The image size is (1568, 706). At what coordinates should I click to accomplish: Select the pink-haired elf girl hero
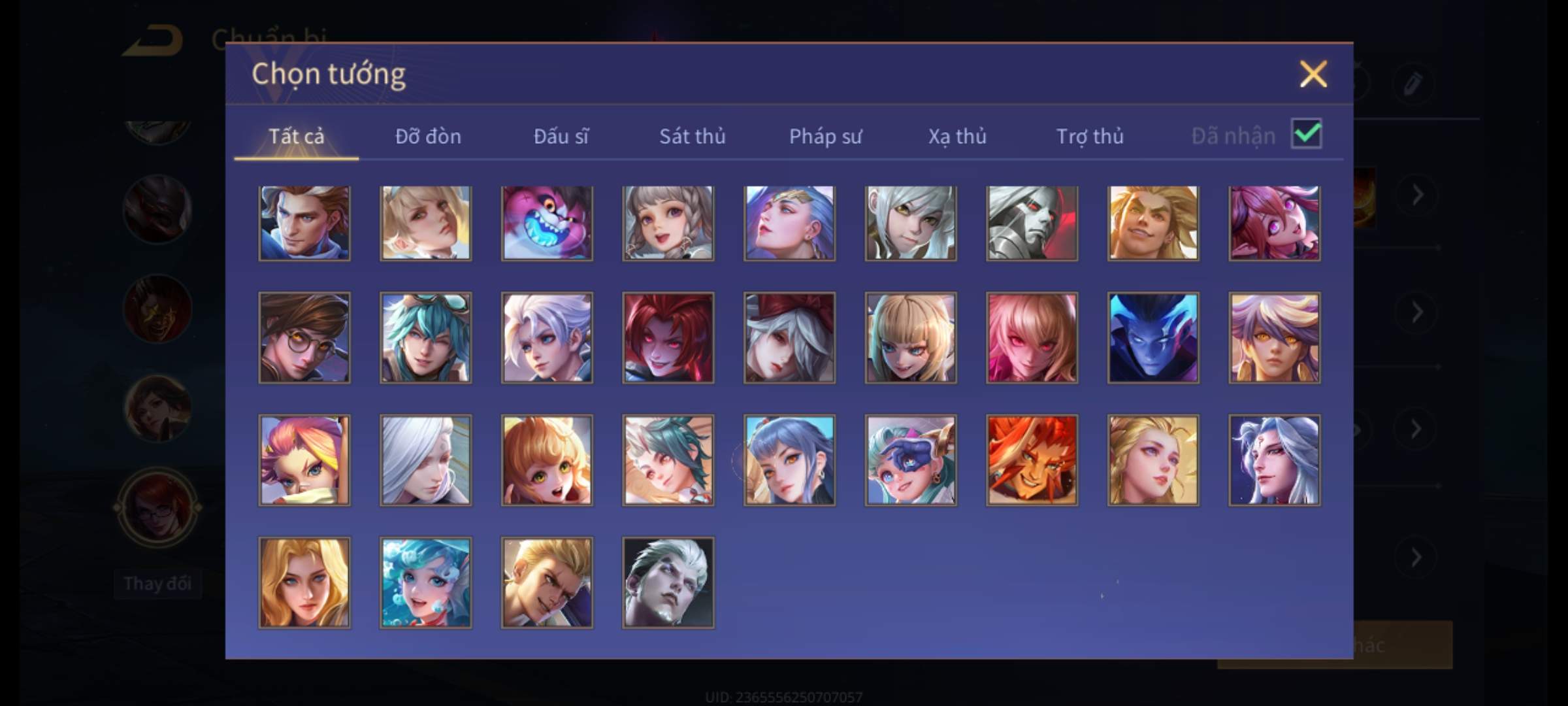point(1274,223)
